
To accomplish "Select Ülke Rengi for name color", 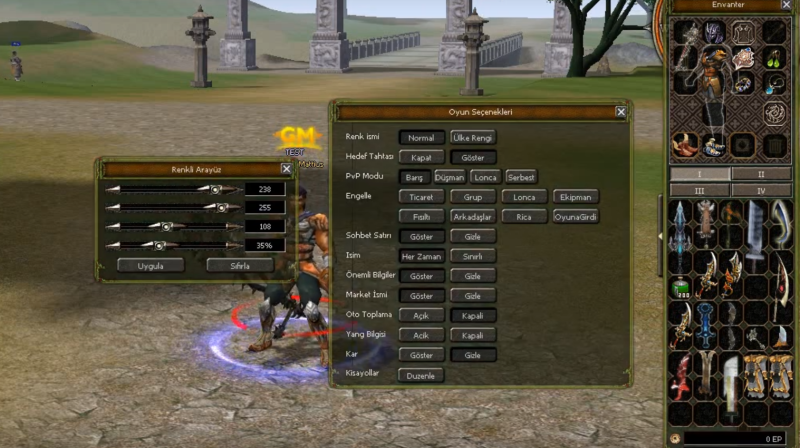I will click(x=473, y=137).
